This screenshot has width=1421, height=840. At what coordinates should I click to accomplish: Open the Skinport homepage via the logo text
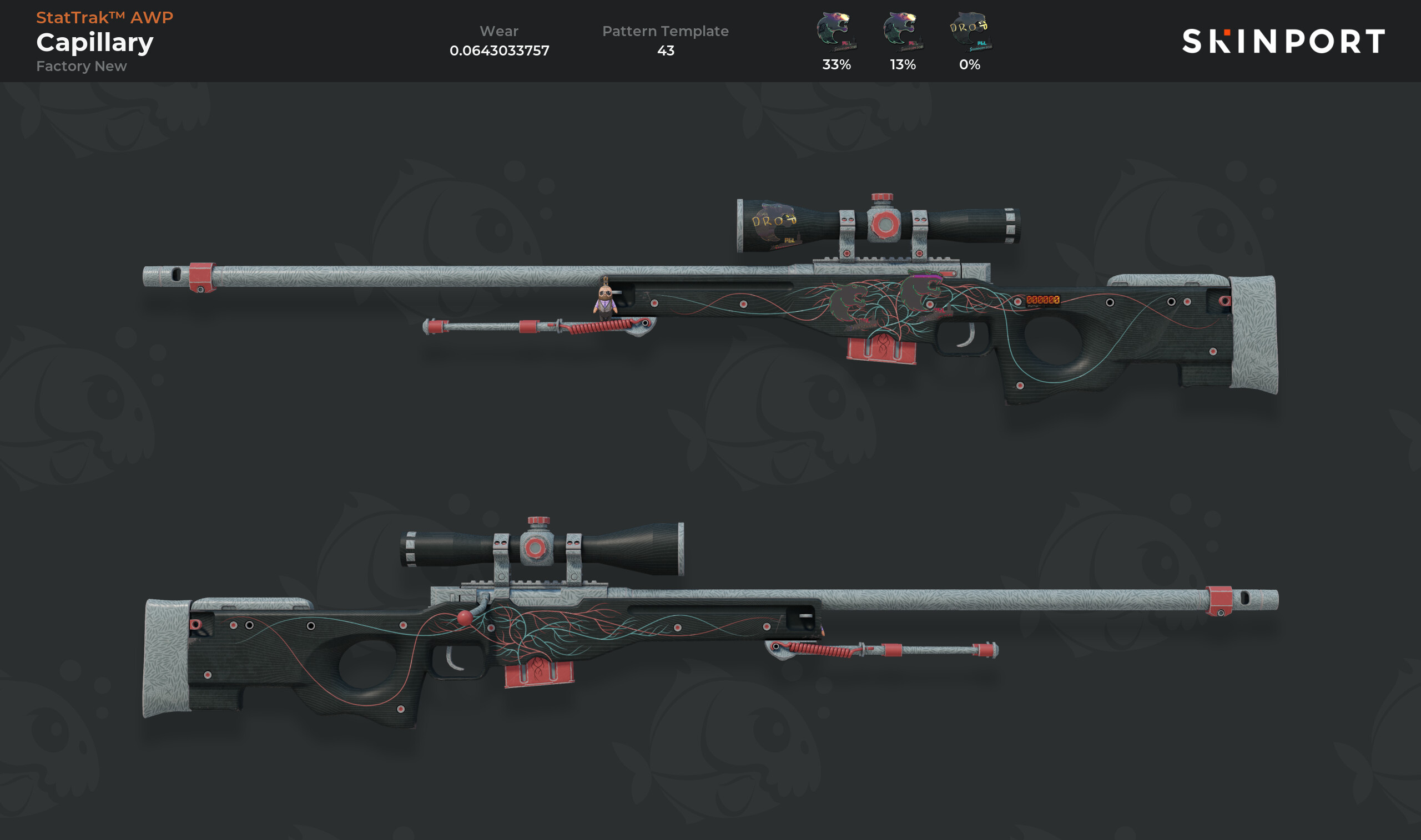[1297, 41]
